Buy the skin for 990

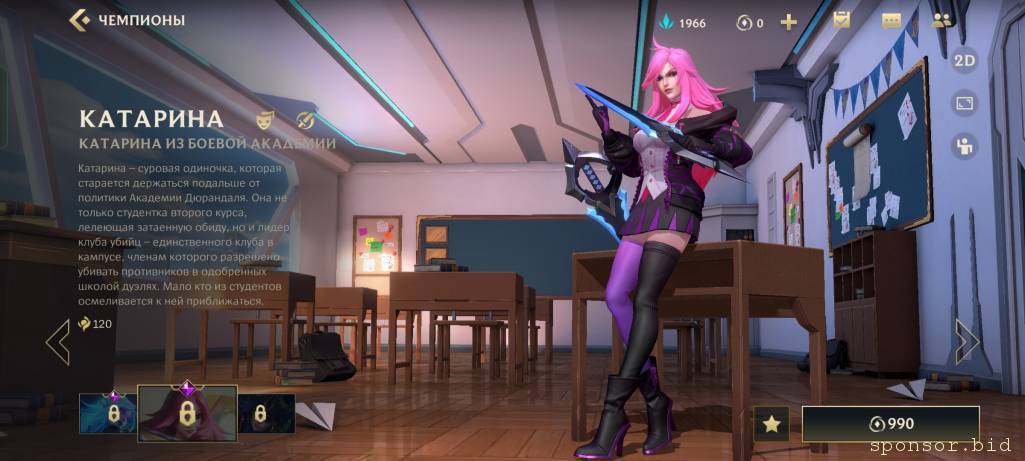pyautogui.click(x=890, y=423)
